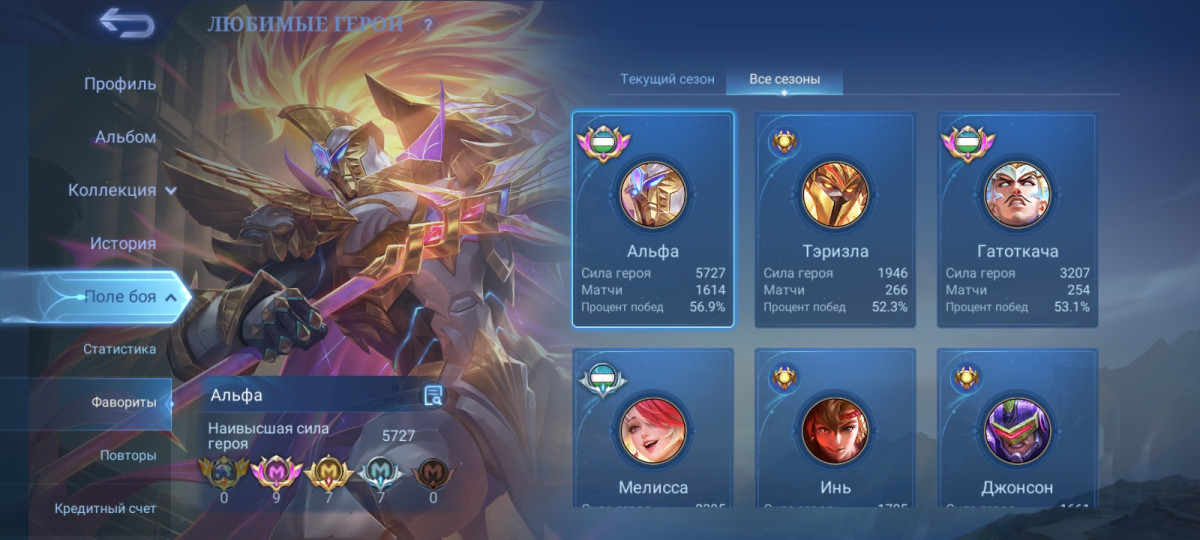Select the Альфа hero card
This screenshot has height=540, width=1200.
[x=653, y=219]
